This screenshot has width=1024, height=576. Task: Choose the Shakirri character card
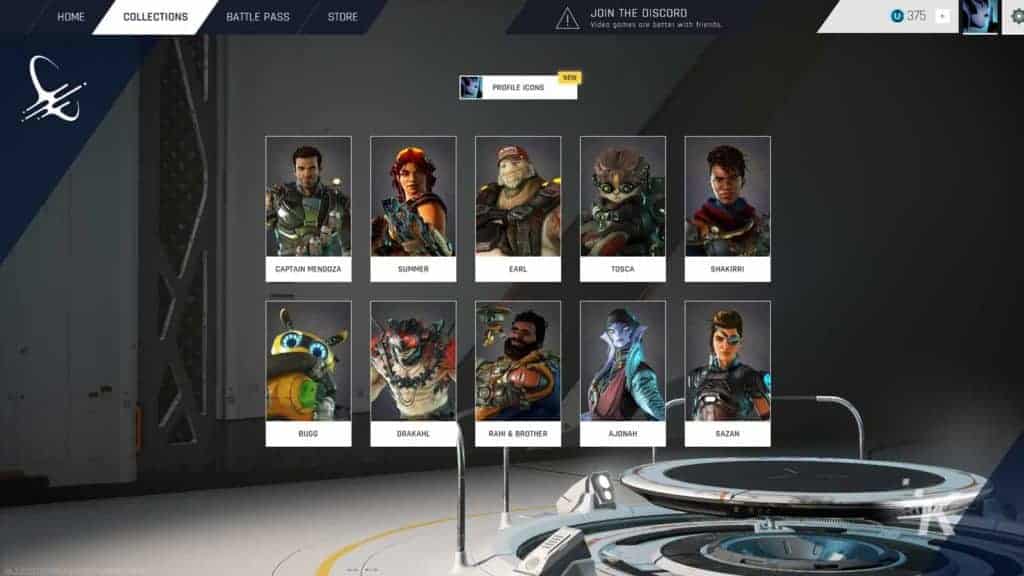tap(727, 208)
